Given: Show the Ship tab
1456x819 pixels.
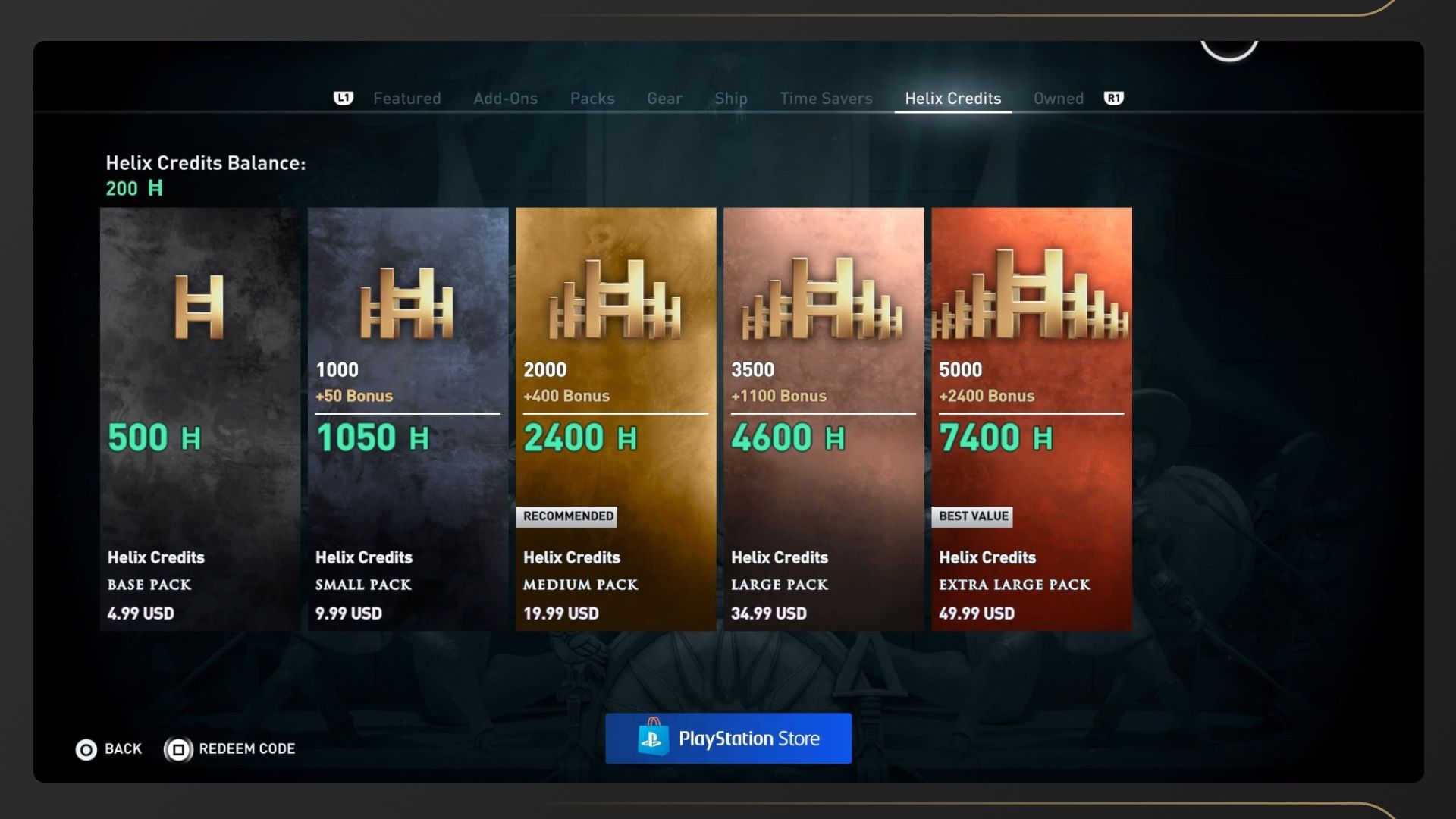Looking at the screenshot, I should (731, 99).
